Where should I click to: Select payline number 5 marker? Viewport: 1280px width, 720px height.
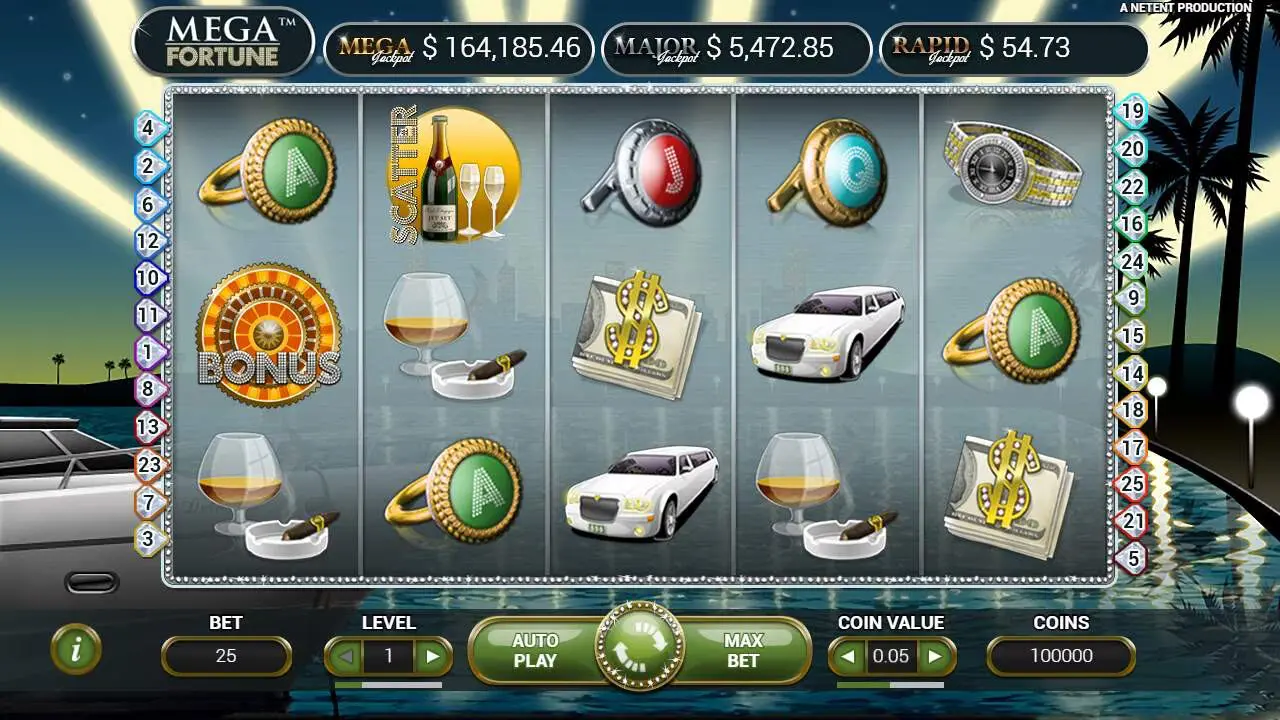[x=1132, y=557]
